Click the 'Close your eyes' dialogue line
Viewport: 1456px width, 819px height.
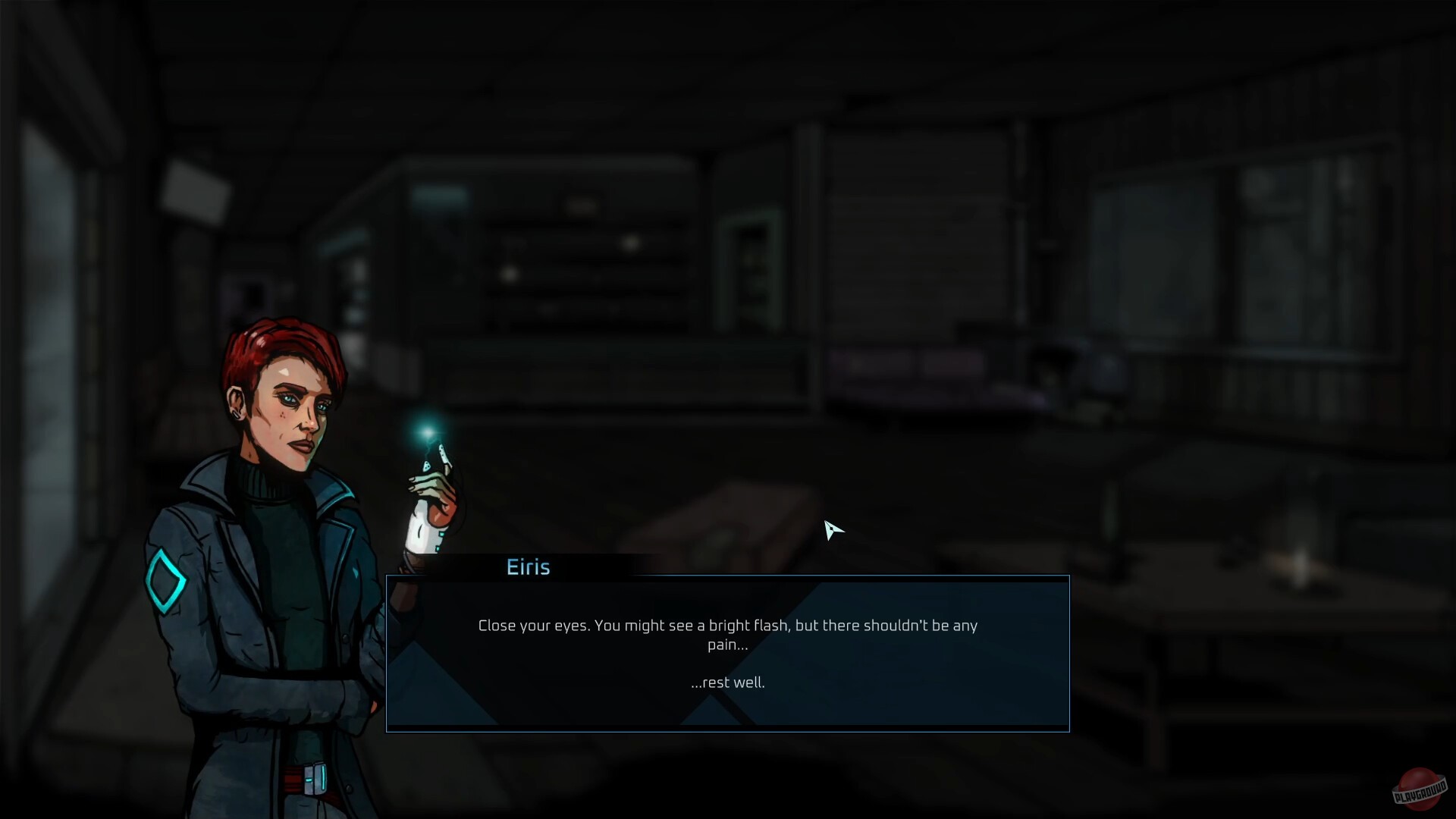tap(727, 626)
